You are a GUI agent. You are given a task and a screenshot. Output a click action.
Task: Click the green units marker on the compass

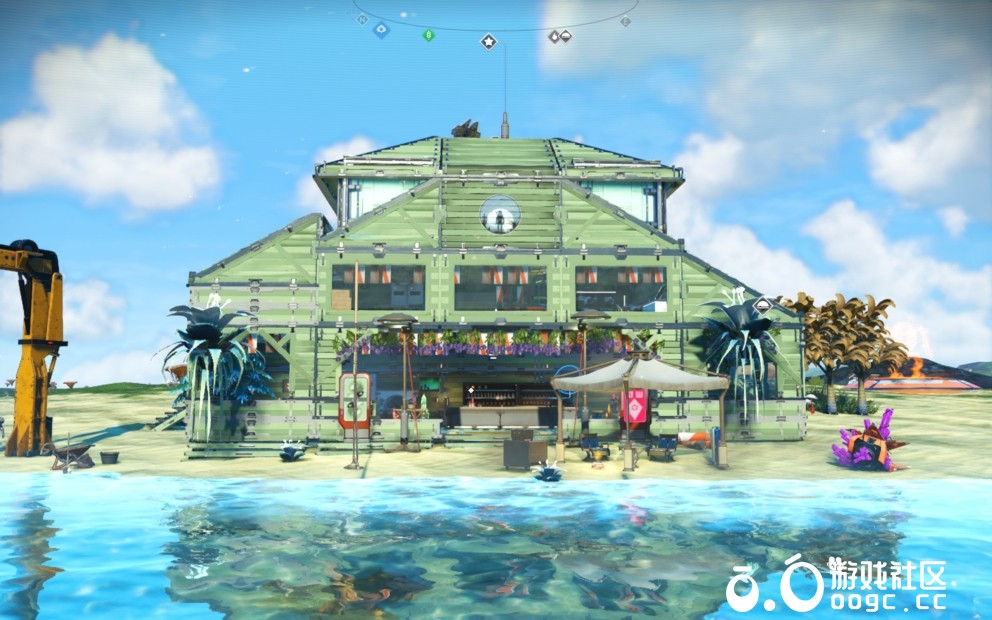[x=428, y=35]
